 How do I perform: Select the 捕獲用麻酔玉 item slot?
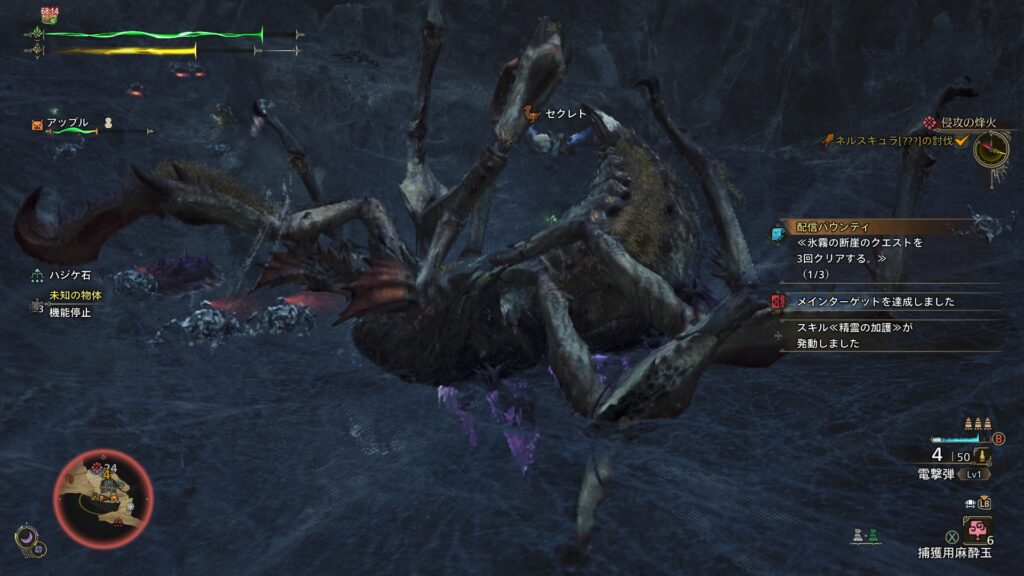(x=977, y=530)
